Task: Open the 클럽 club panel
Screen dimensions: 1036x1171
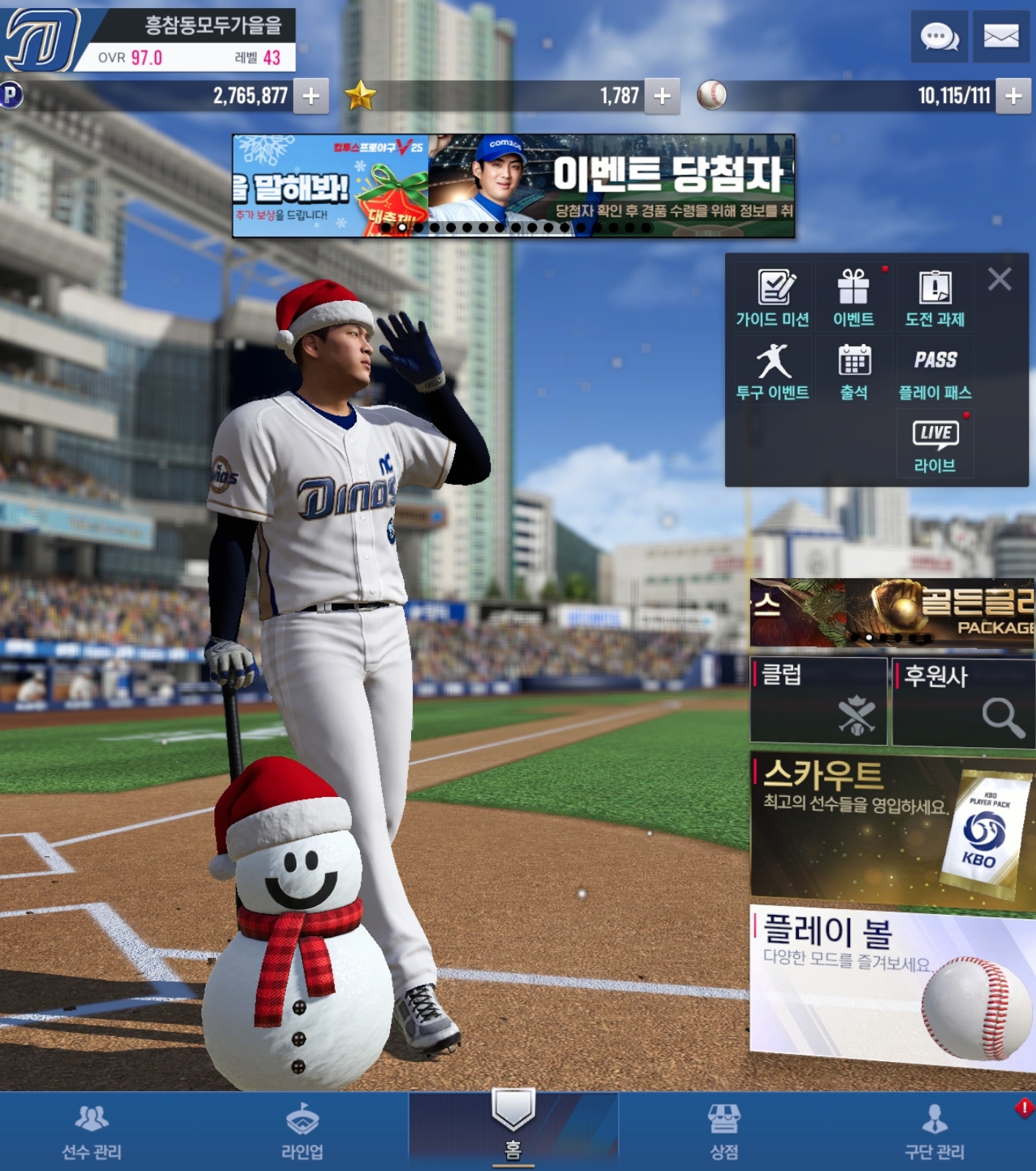Action: click(x=818, y=700)
